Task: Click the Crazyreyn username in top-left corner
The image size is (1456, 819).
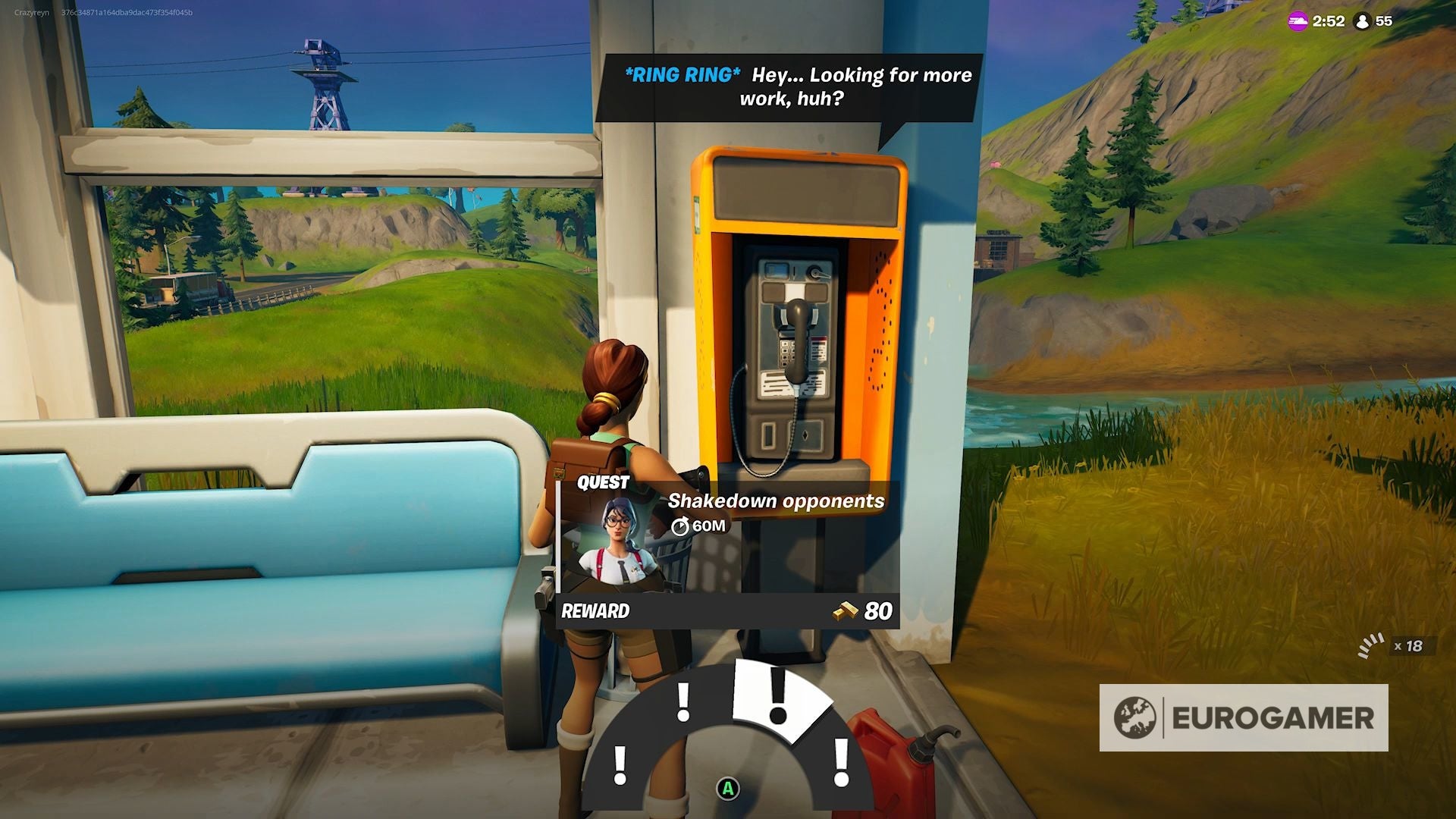Action: tap(31, 11)
